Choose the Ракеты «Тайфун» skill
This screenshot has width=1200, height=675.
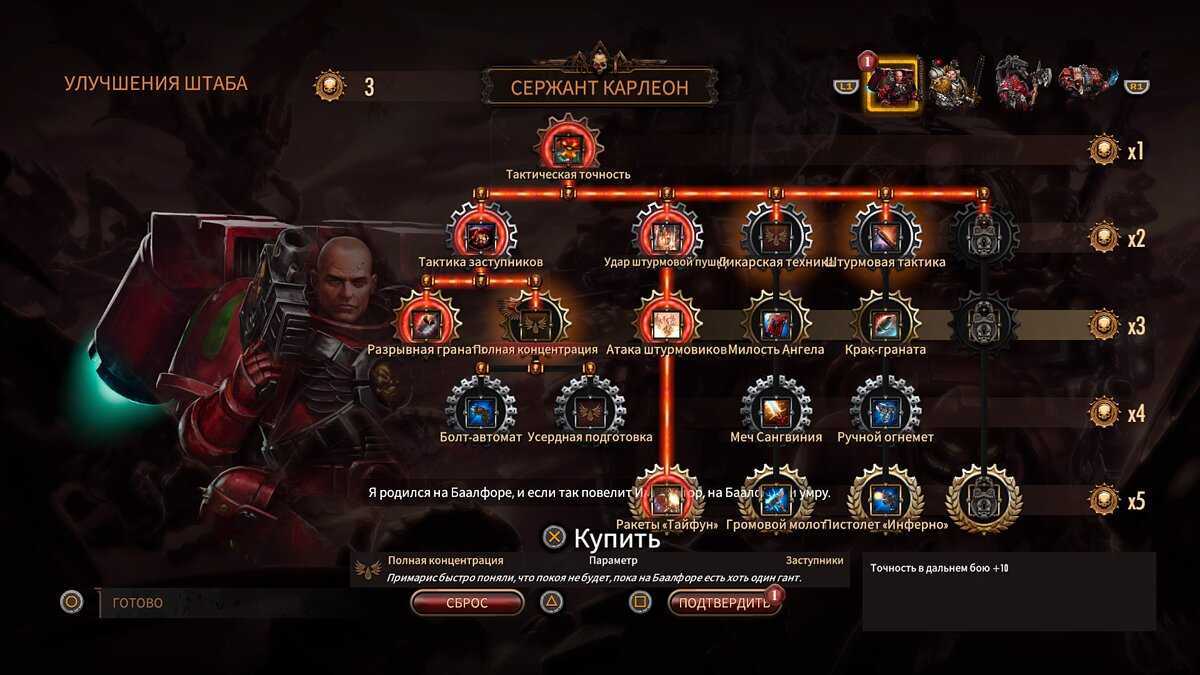coord(666,496)
